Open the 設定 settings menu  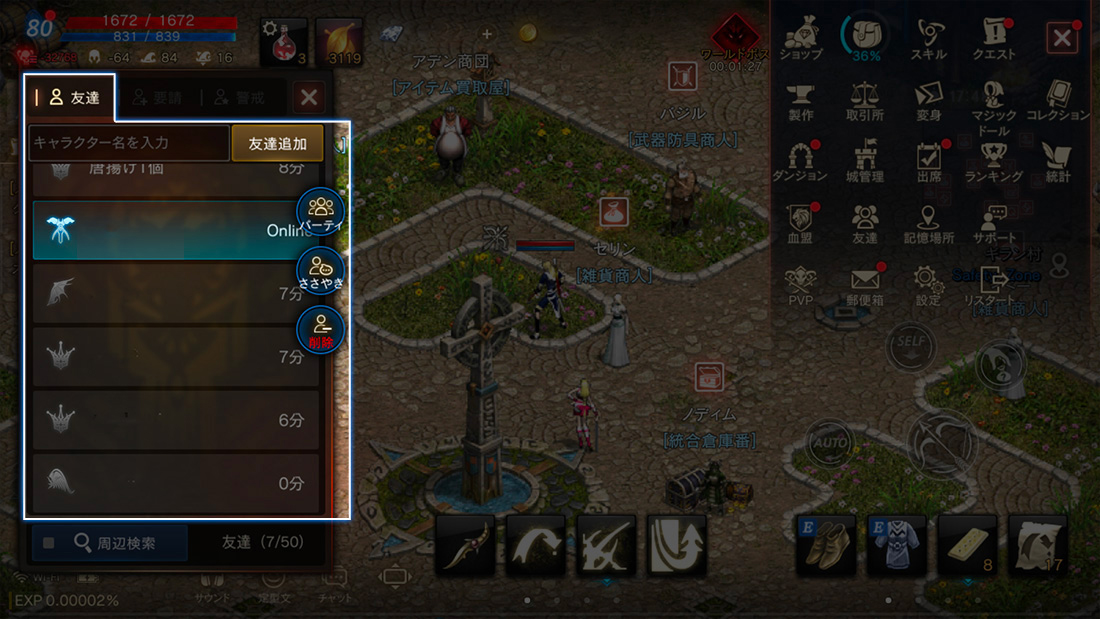tap(928, 284)
